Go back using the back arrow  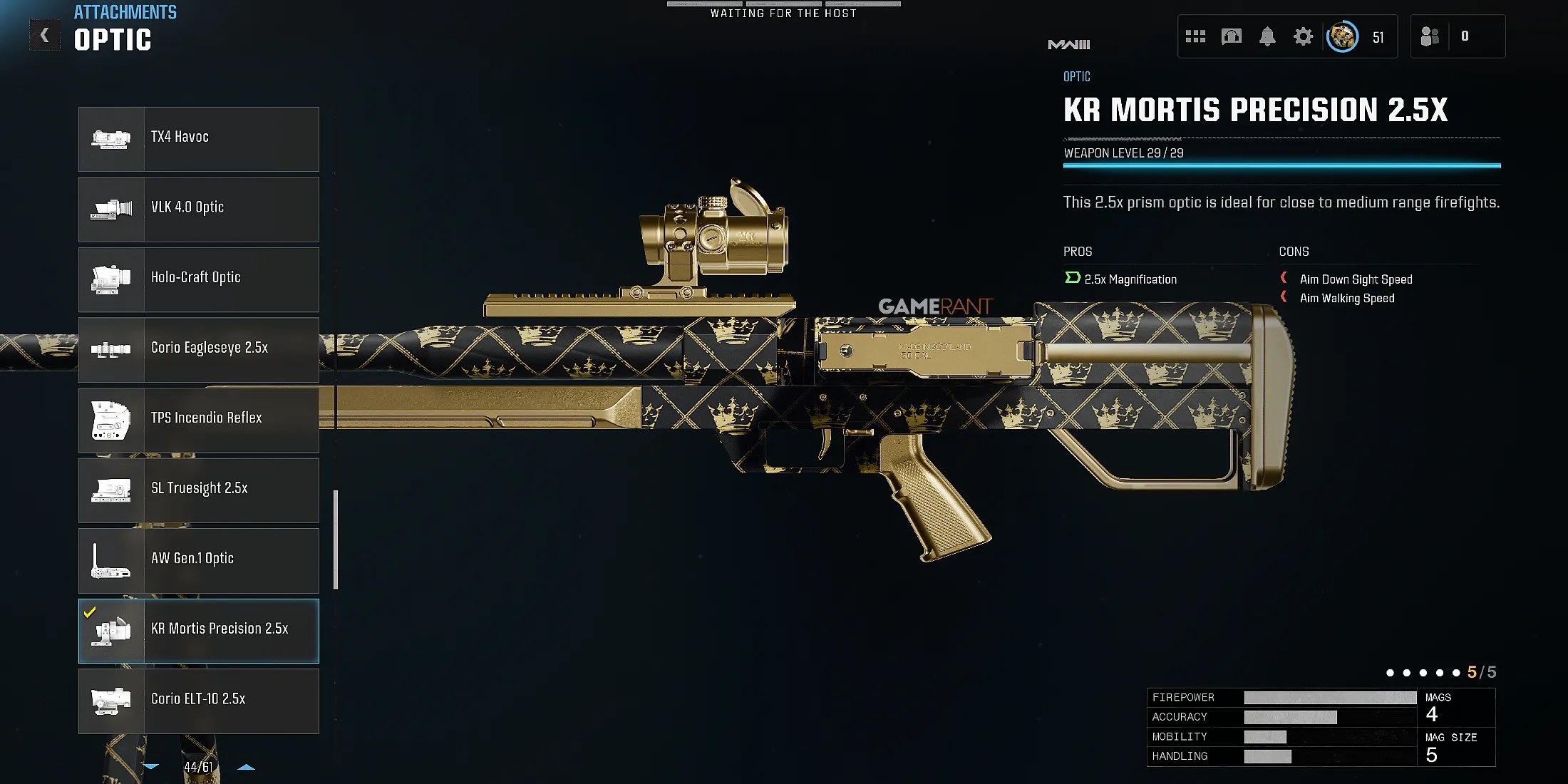(44, 35)
